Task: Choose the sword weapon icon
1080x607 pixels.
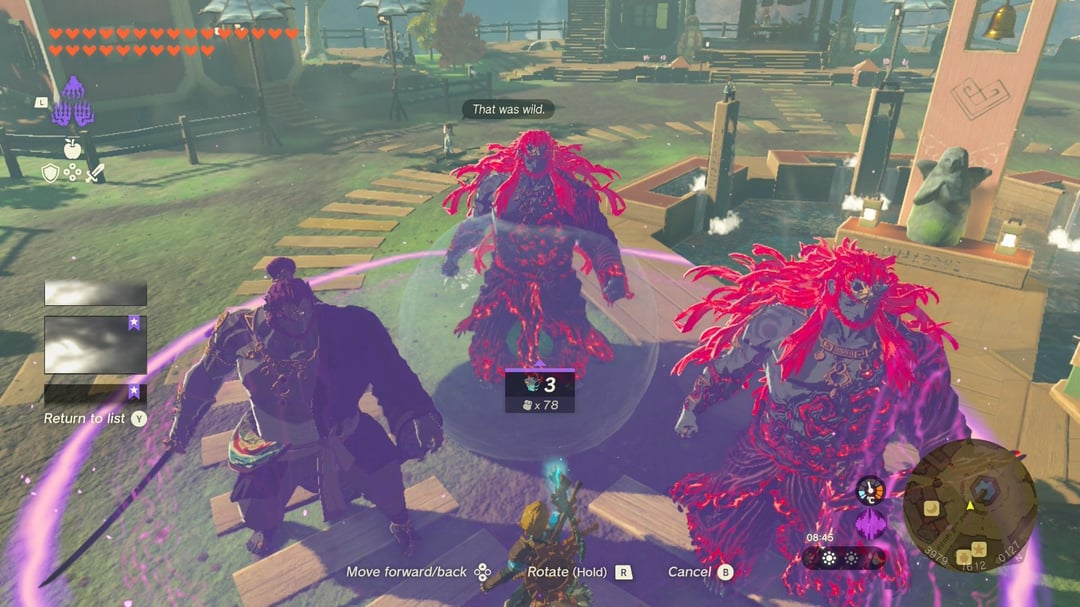Action: click(95, 173)
